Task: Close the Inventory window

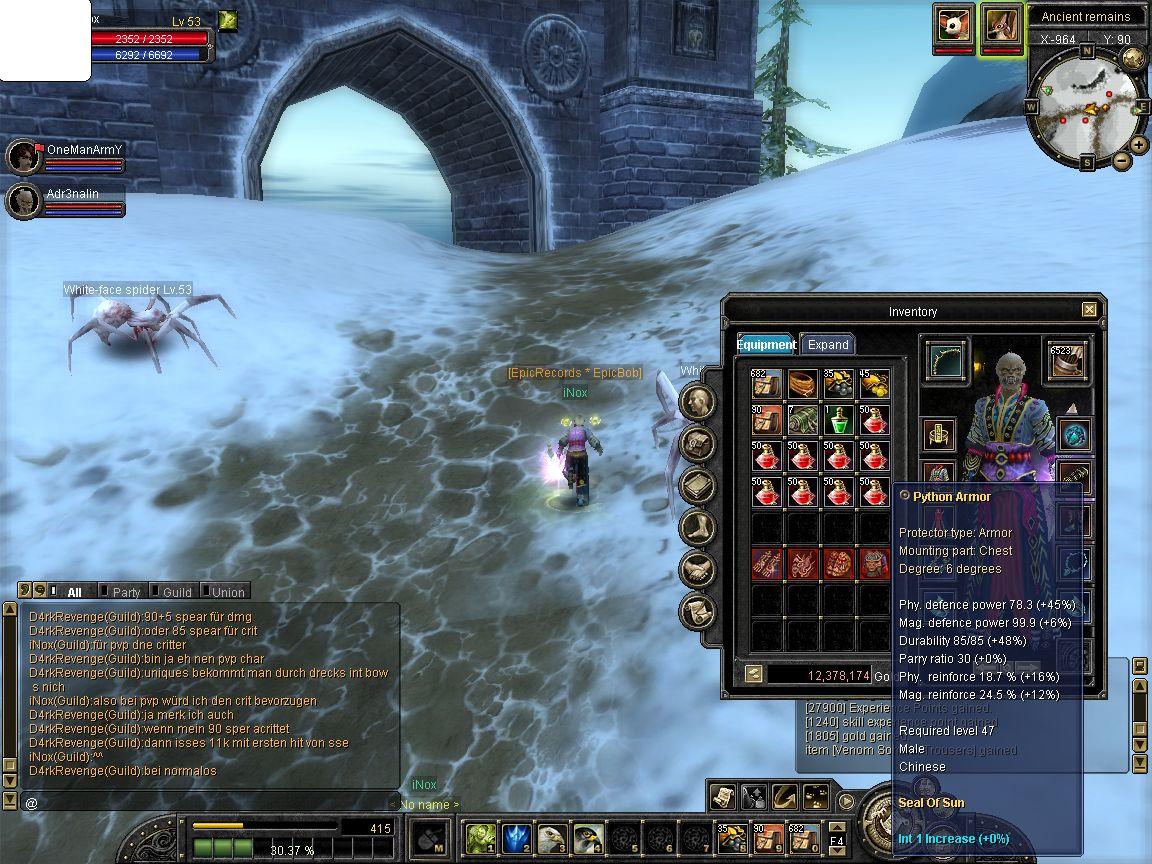Action: point(1089,310)
